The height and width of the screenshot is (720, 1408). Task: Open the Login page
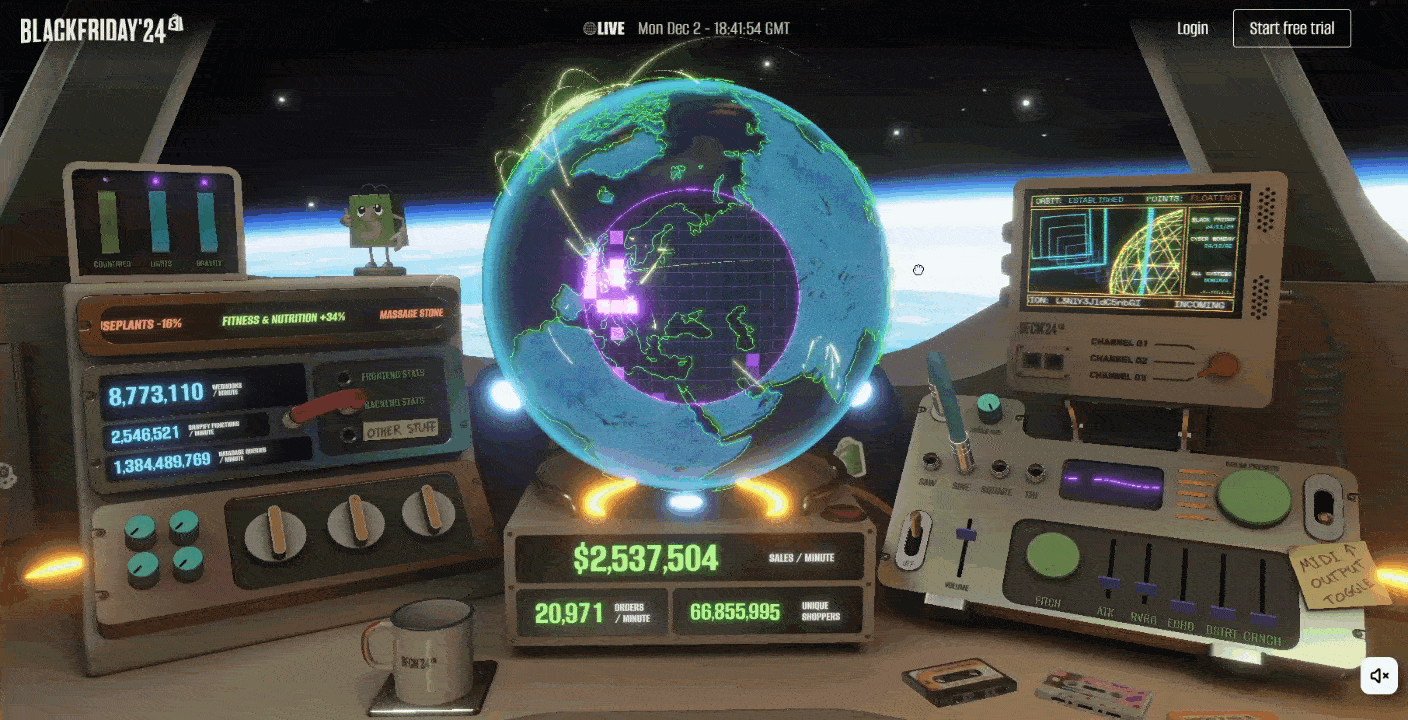pyautogui.click(x=1192, y=28)
